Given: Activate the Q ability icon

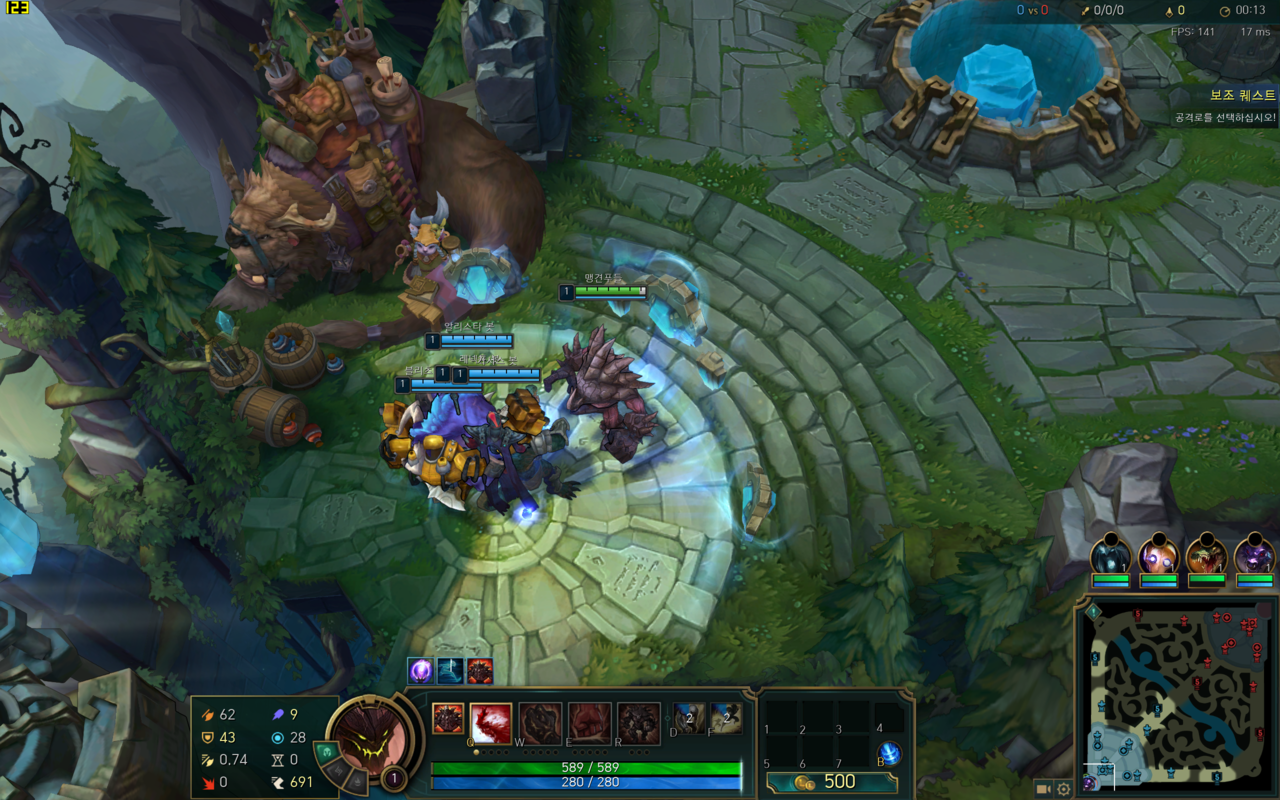Looking at the screenshot, I should (x=491, y=724).
